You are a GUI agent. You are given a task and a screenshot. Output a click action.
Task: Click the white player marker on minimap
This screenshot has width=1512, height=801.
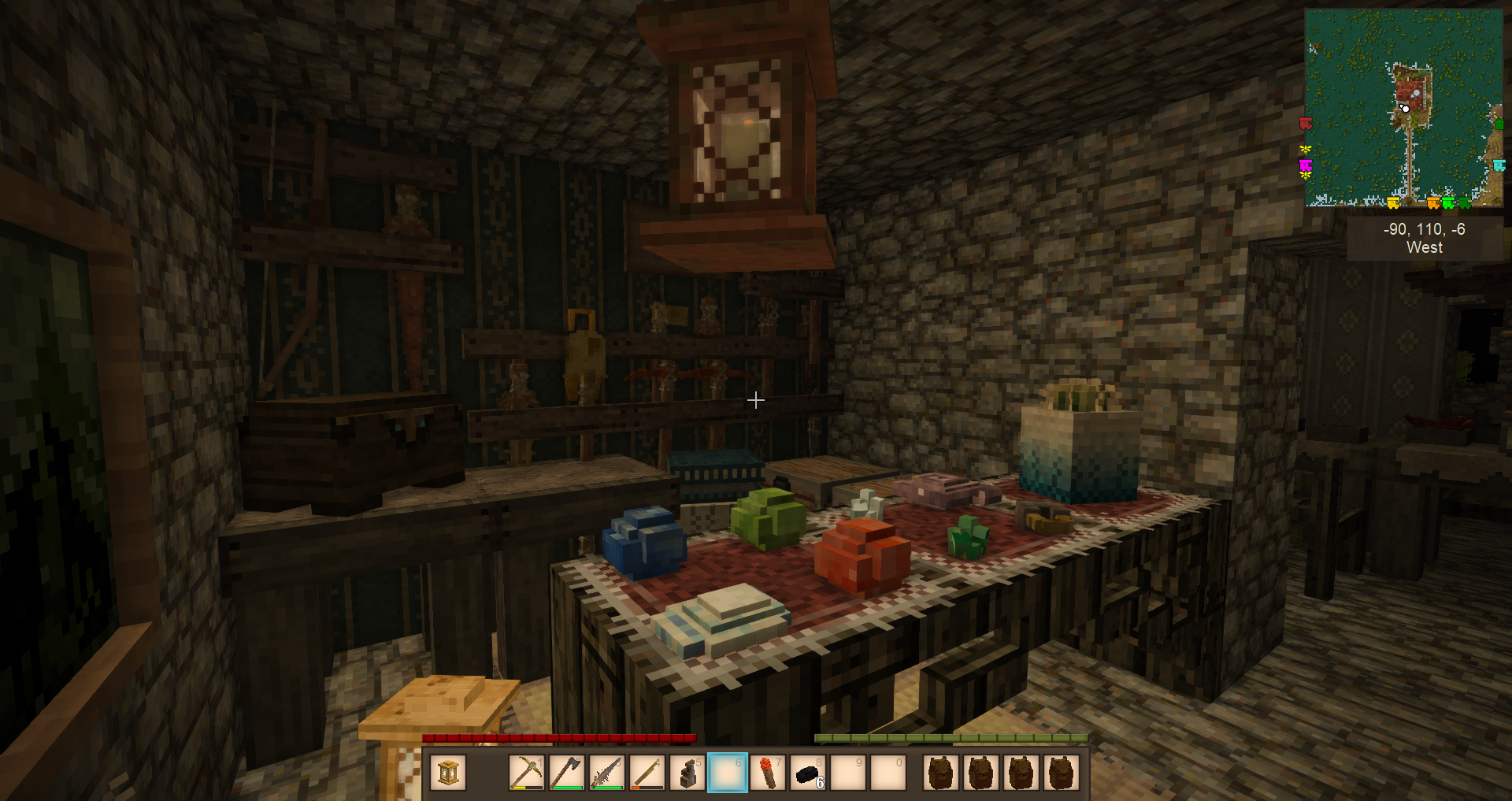(x=1405, y=108)
